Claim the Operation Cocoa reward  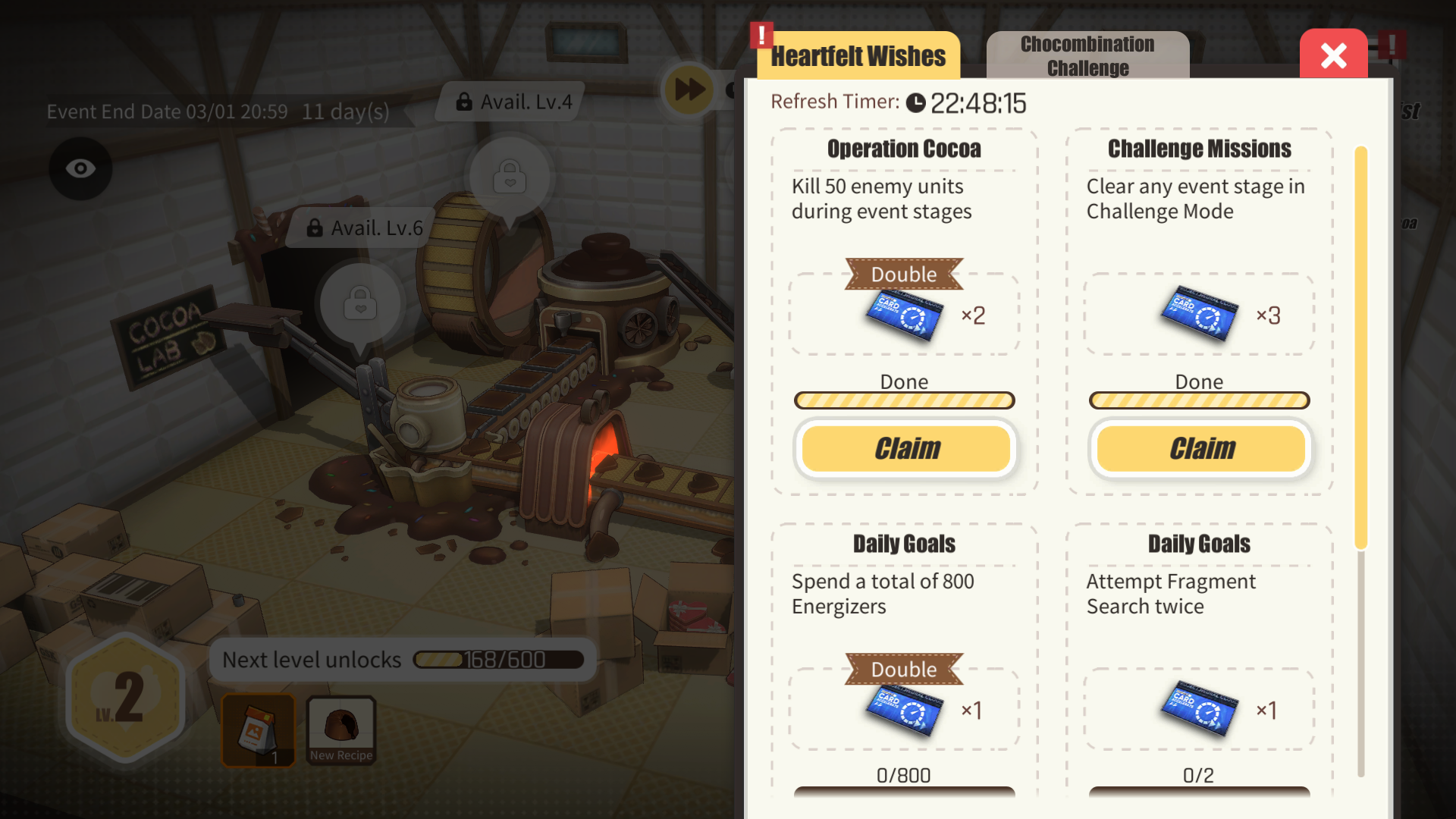pos(905,448)
